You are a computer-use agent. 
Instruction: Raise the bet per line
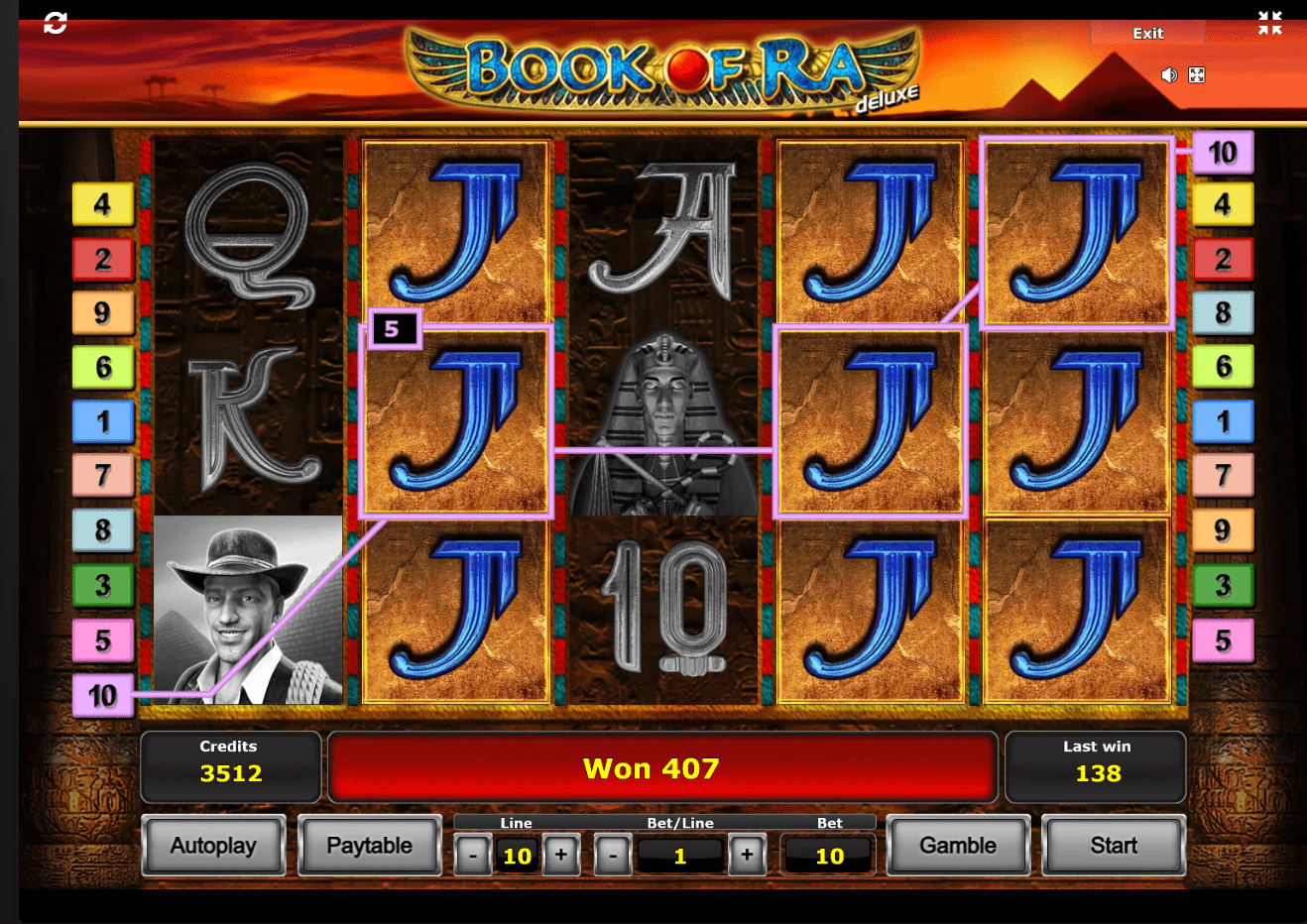(x=747, y=855)
